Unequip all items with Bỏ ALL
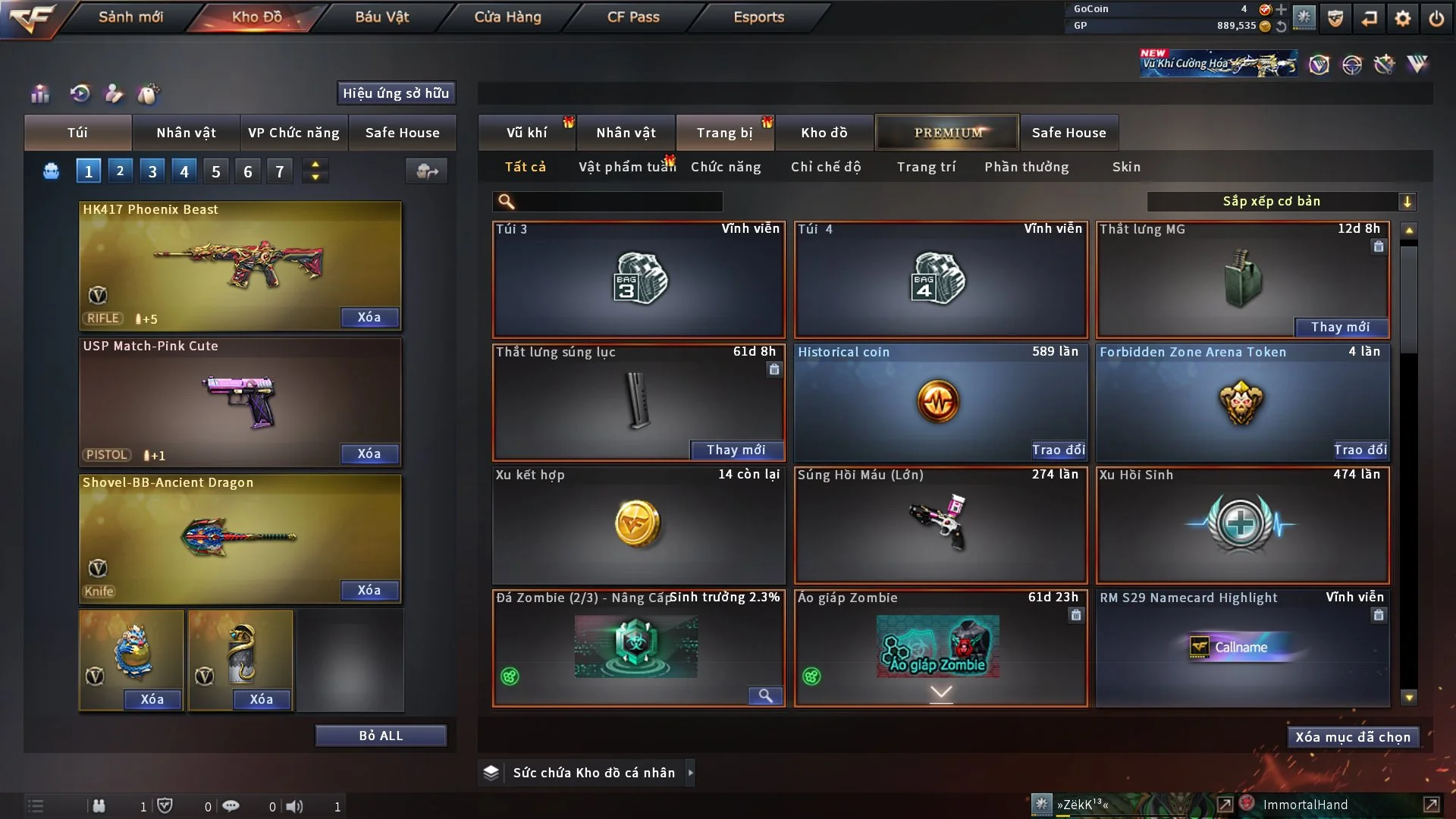 pyautogui.click(x=381, y=736)
